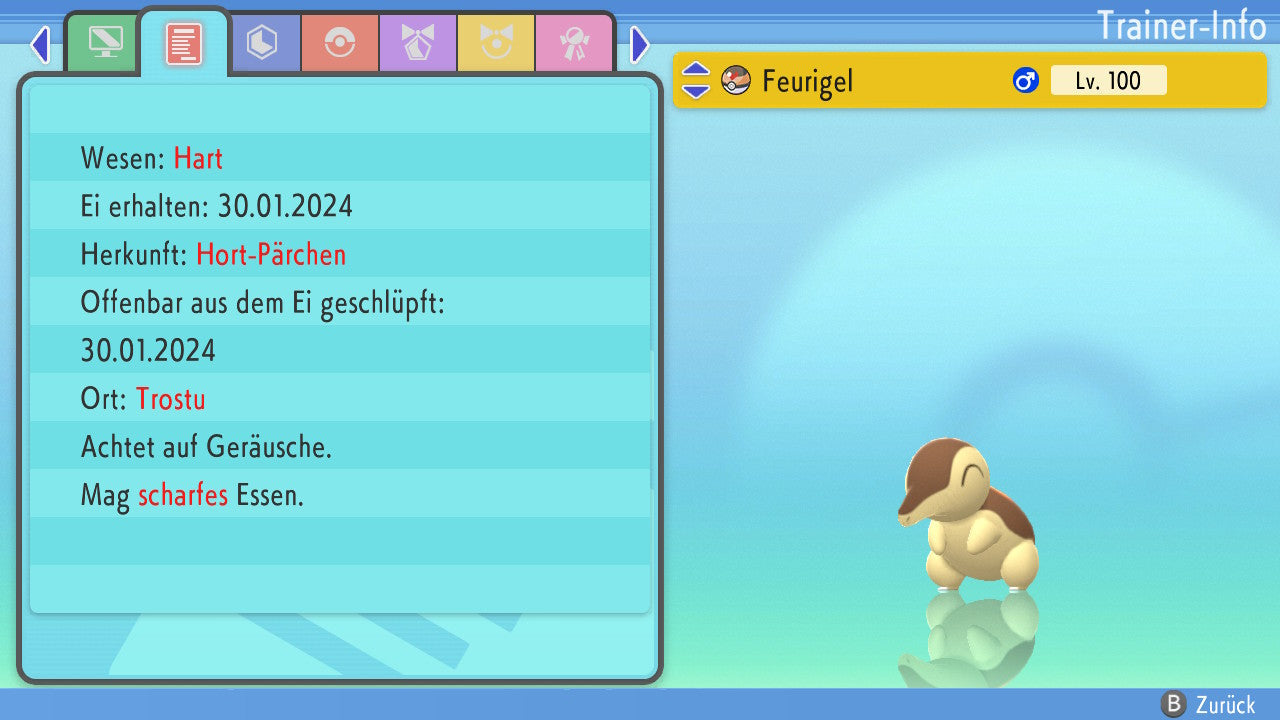This screenshot has width=1280, height=720.
Task: Open the yellow bow tab
Action: point(496,44)
